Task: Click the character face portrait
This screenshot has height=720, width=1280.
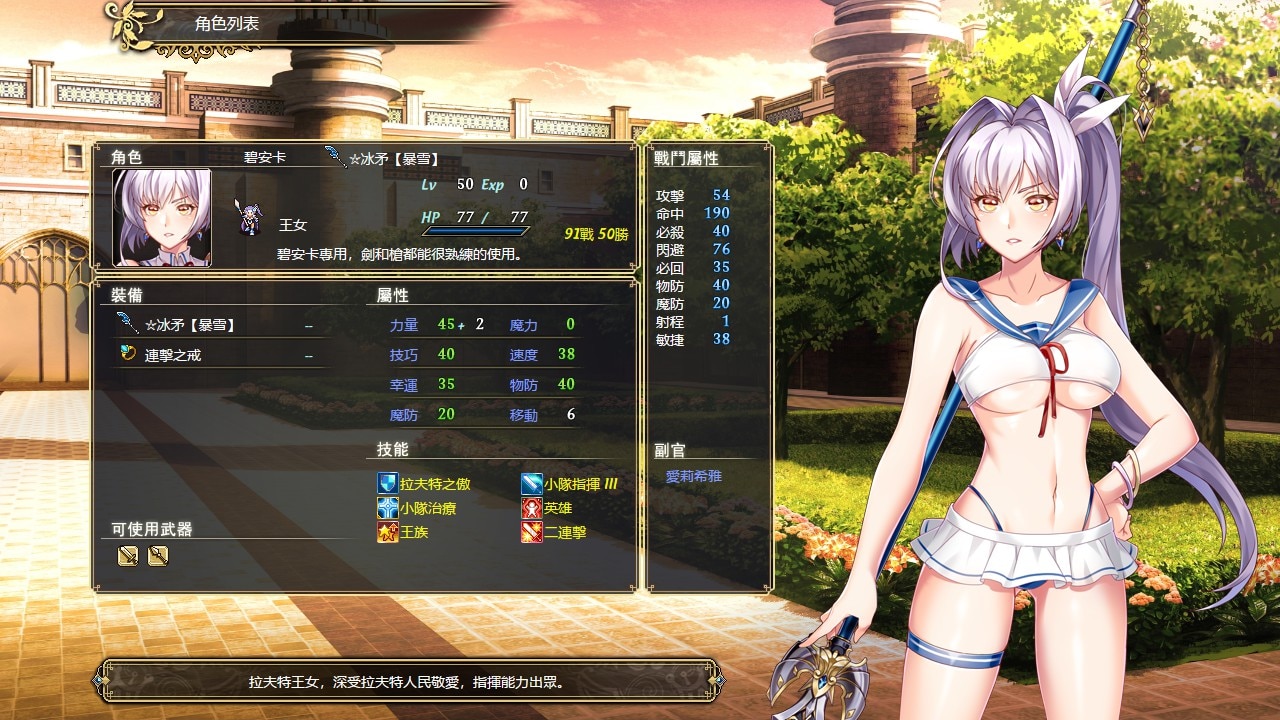Action: pos(162,217)
